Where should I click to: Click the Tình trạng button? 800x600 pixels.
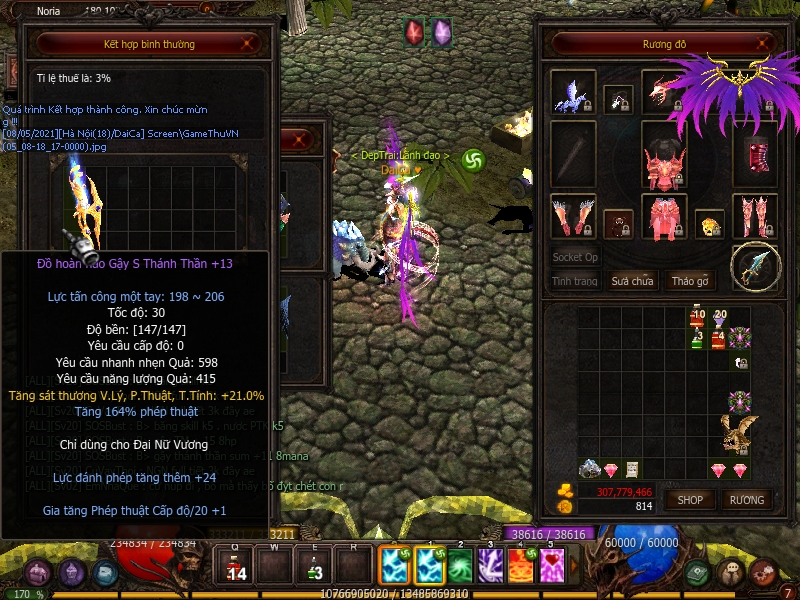tap(575, 281)
